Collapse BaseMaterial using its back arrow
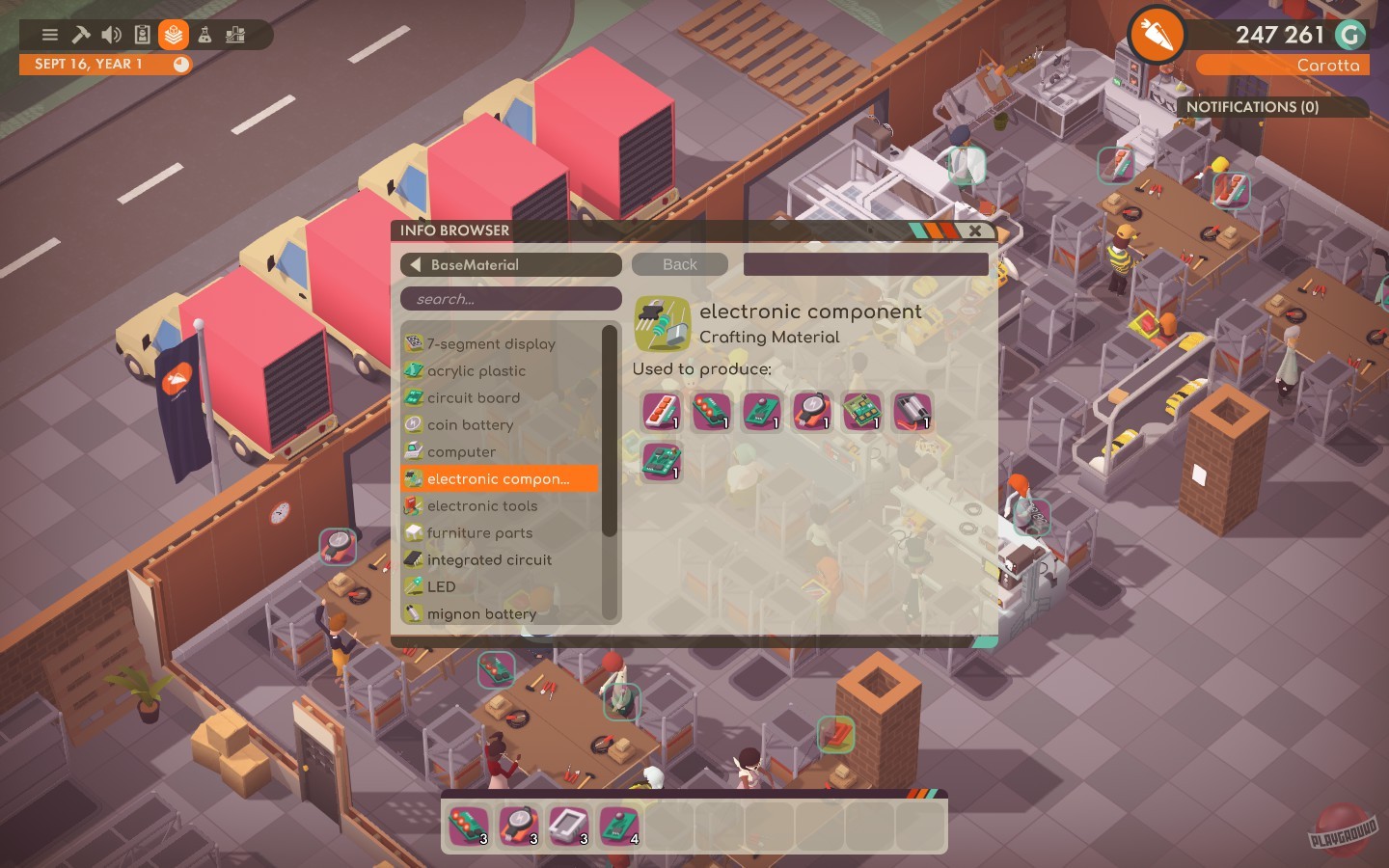 tap(416, 264)
